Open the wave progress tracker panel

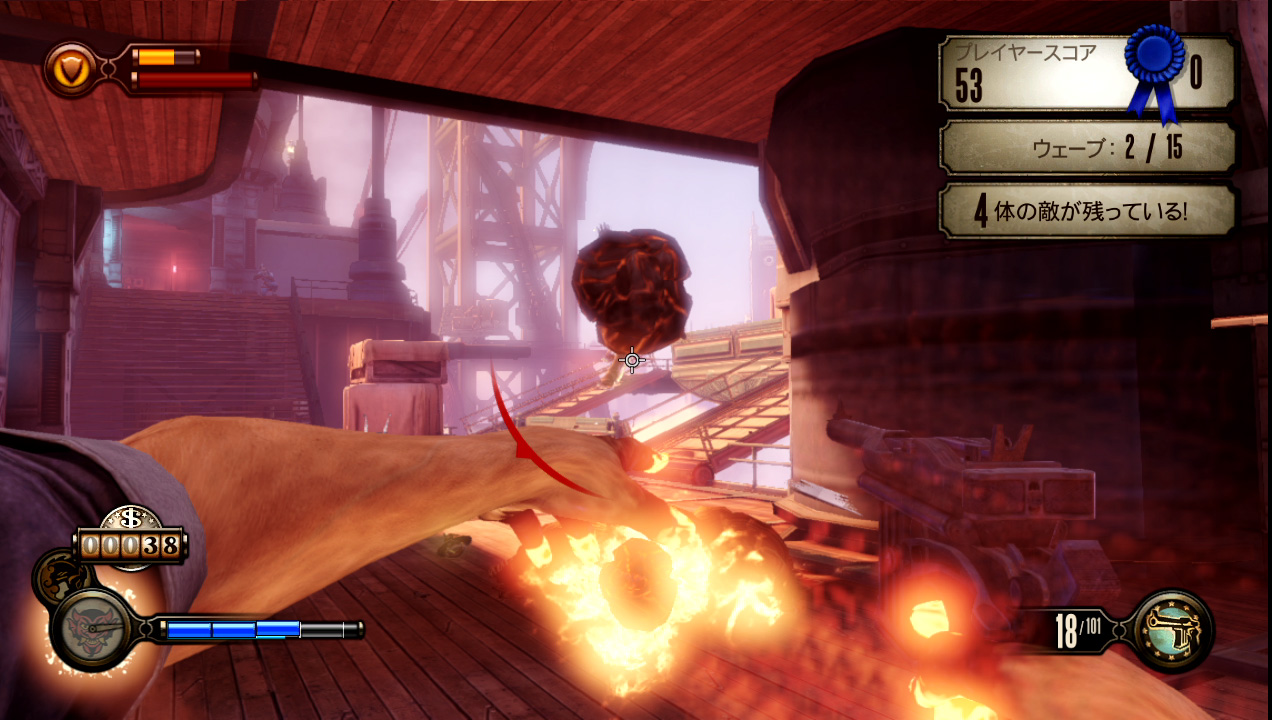point(1088,148)
